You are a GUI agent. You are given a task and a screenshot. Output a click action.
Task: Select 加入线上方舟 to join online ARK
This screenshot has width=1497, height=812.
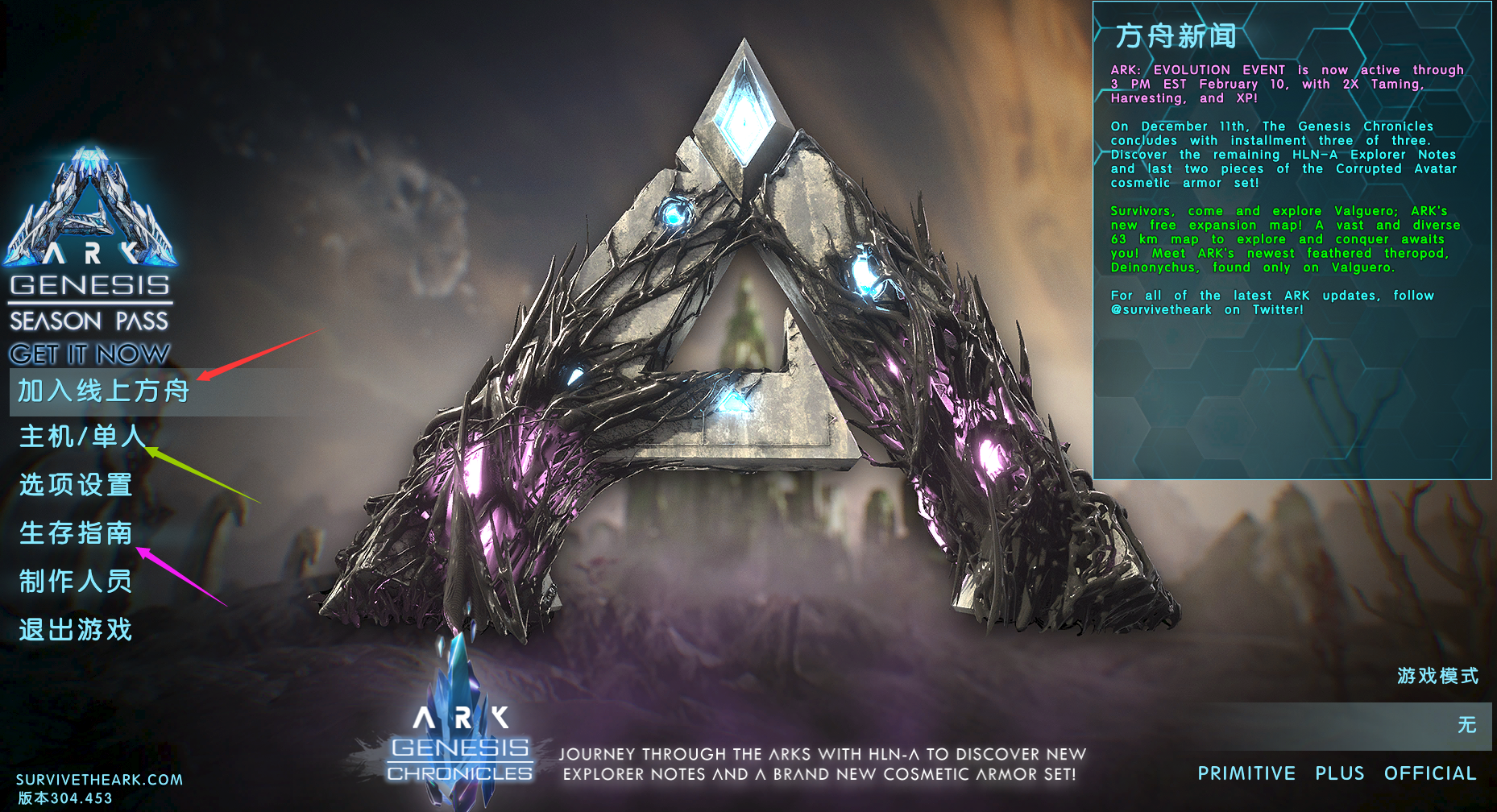click(103, 391)
